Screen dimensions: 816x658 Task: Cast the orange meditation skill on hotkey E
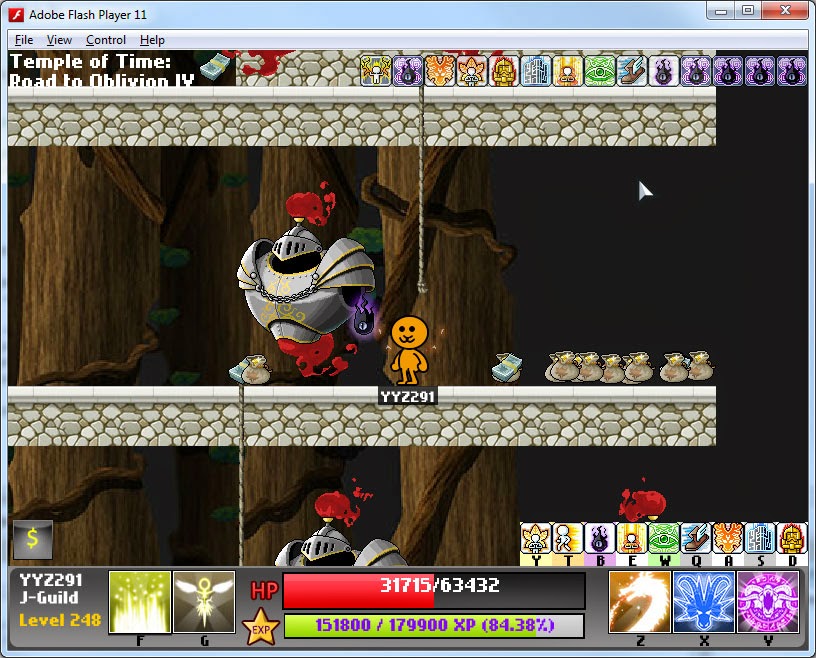(x=632, y=538)
